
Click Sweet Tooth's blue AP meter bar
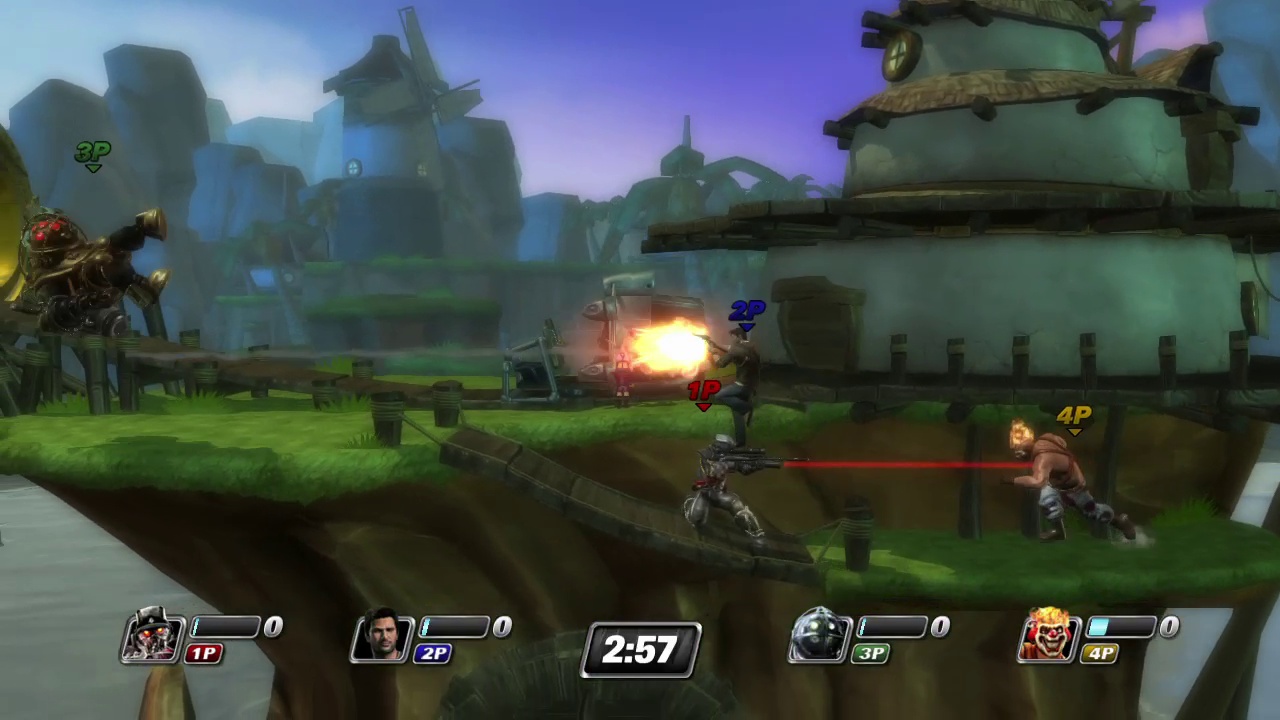1100,627
